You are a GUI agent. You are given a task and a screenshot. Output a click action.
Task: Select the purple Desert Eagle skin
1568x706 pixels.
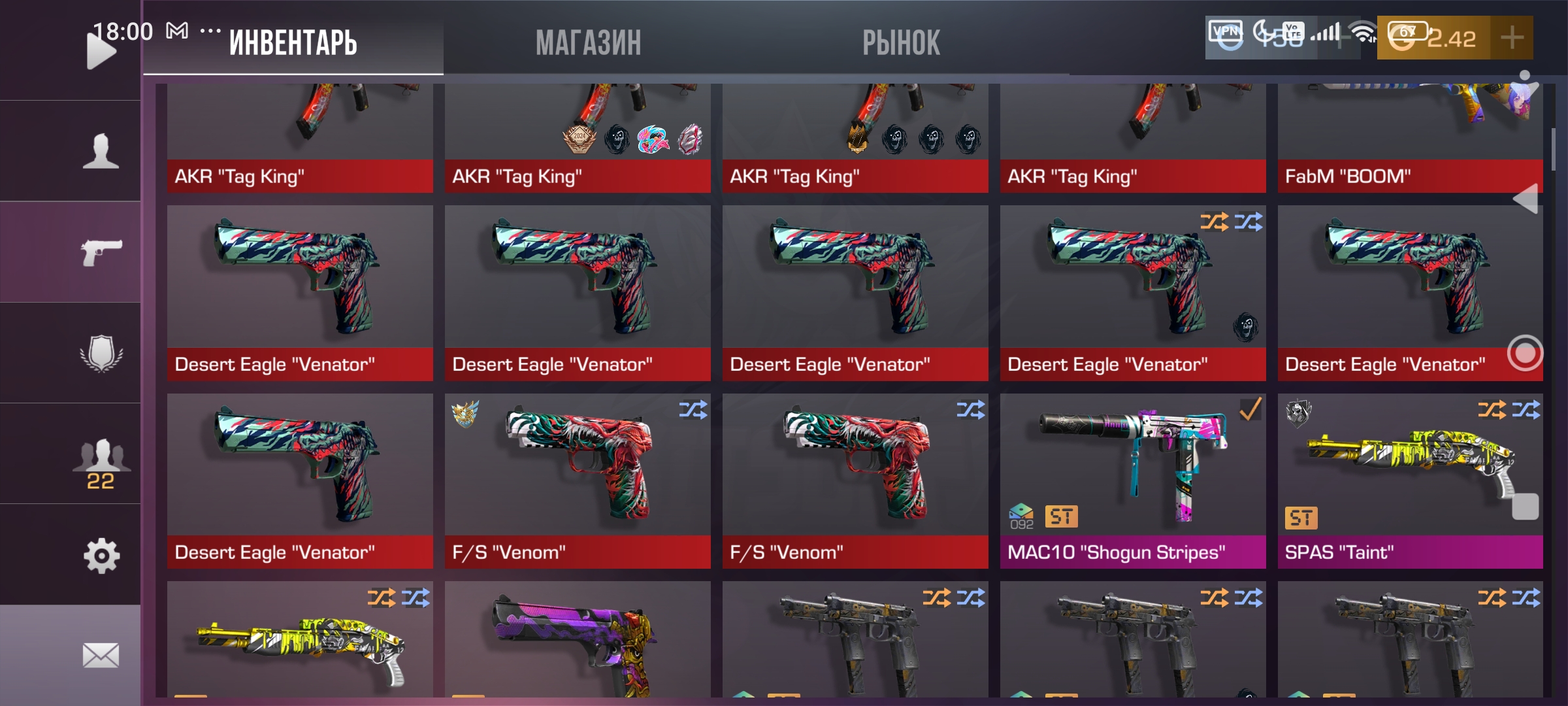click(x=577, y=641)
